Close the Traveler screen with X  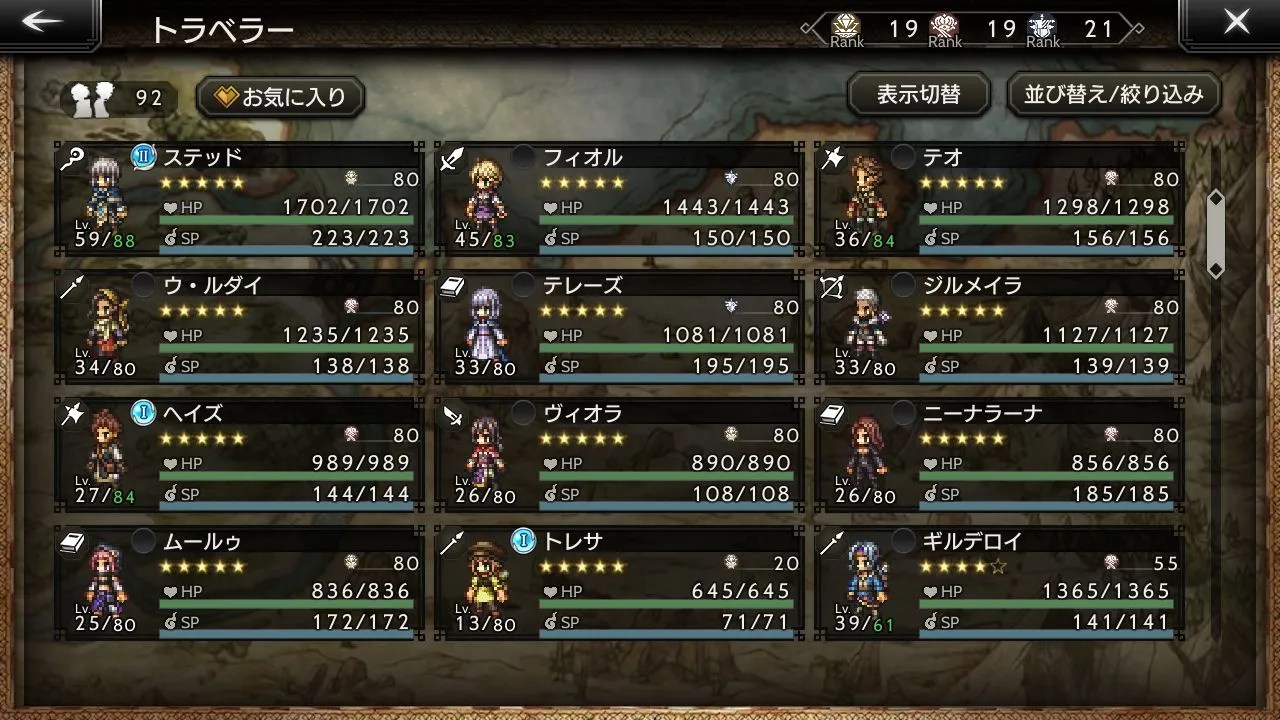coord(1236,24)
